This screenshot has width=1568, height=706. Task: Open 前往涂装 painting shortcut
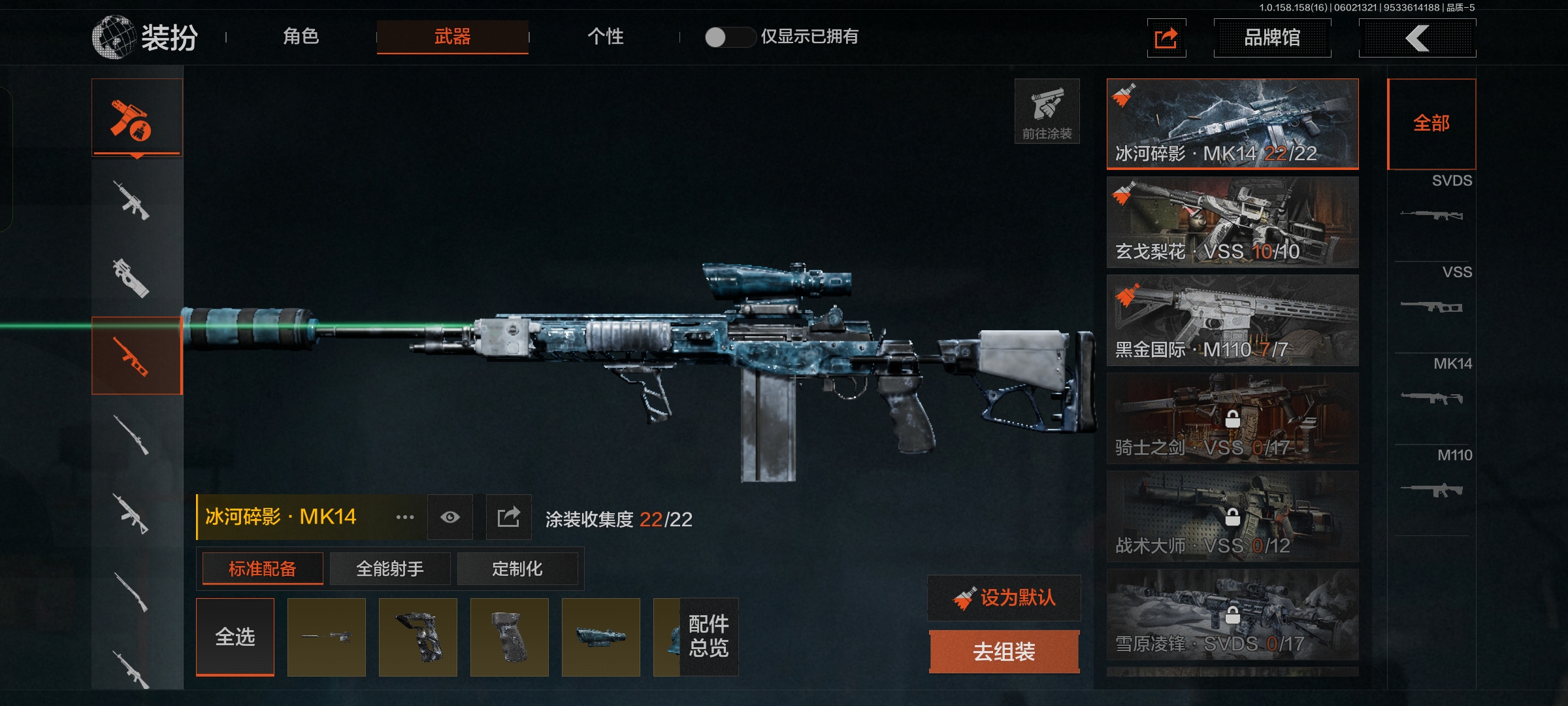point(1047,111)
